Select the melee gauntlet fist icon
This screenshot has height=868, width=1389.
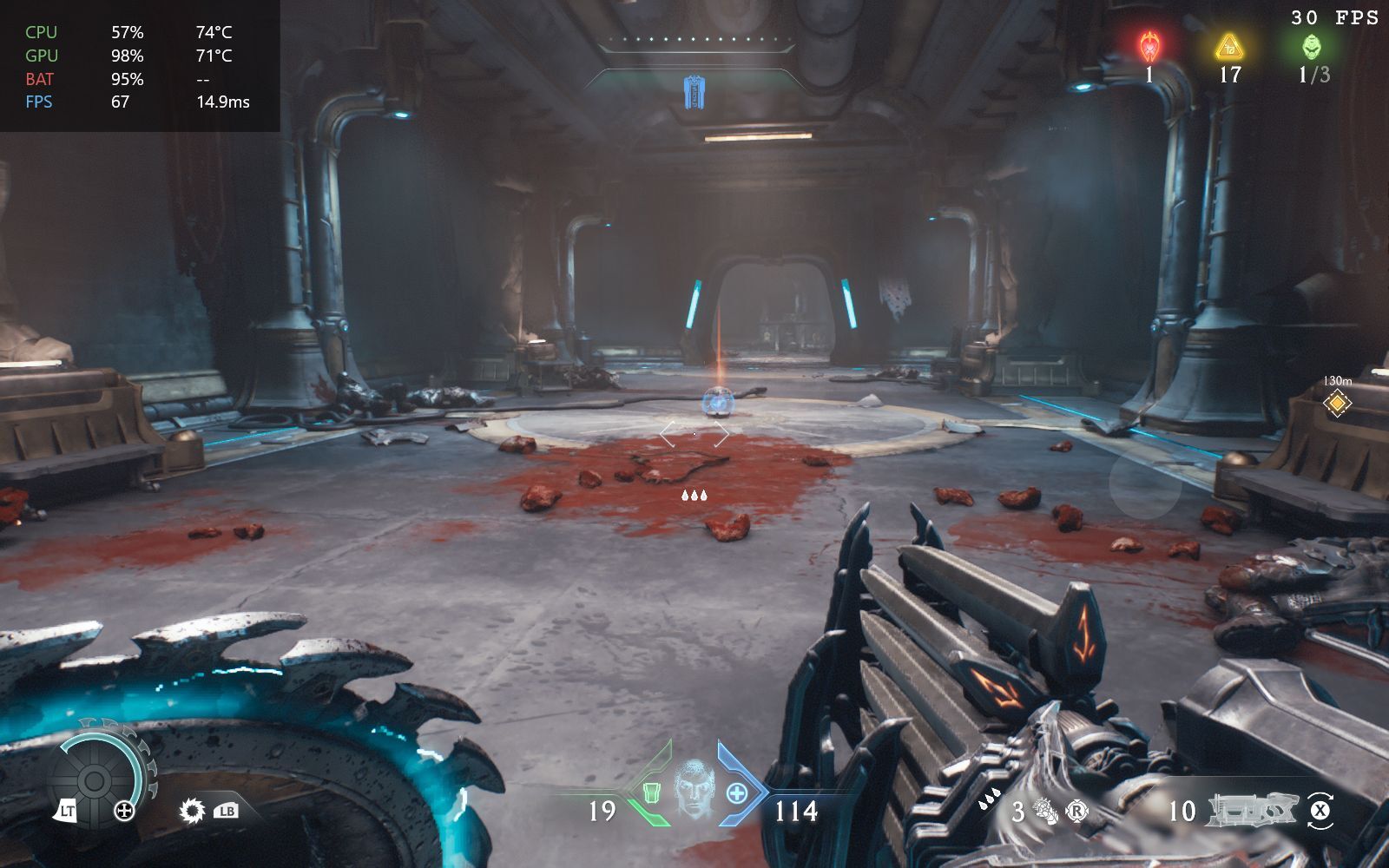(1046, 812)
